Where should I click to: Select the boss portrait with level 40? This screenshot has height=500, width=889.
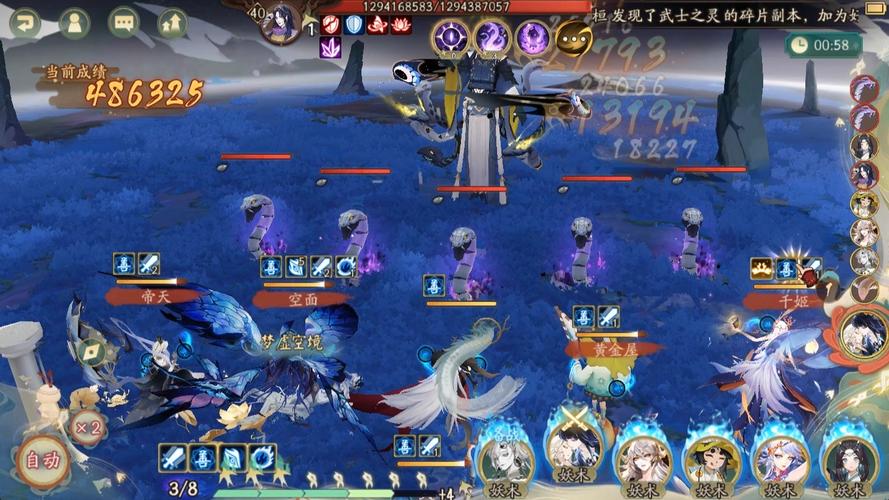[282, 23]
